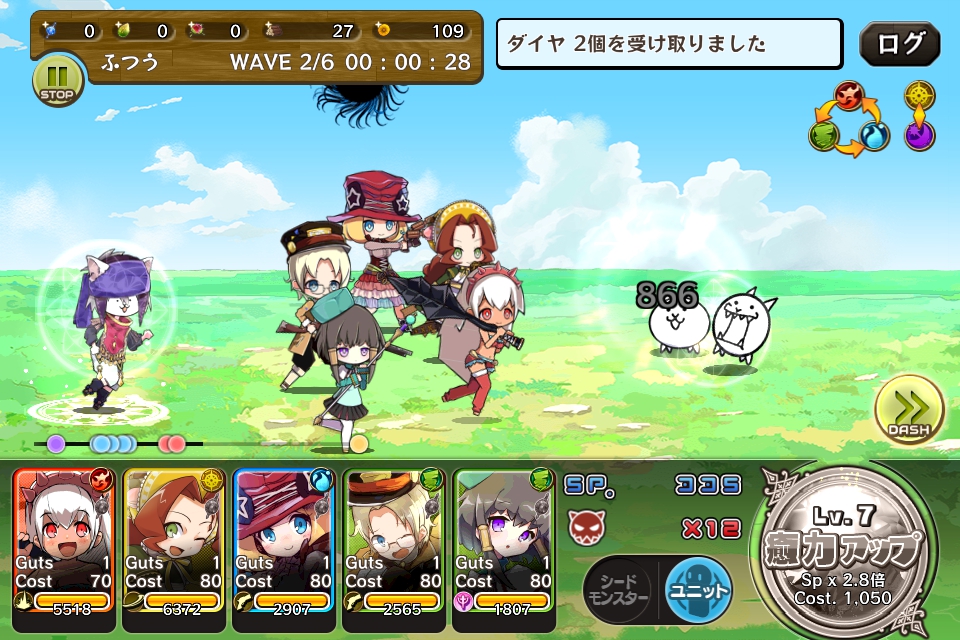Image resolution: width=960 pixels, height=640 pixels.
Task: Pause the battle with the STOP button
Action: (58, 80)
